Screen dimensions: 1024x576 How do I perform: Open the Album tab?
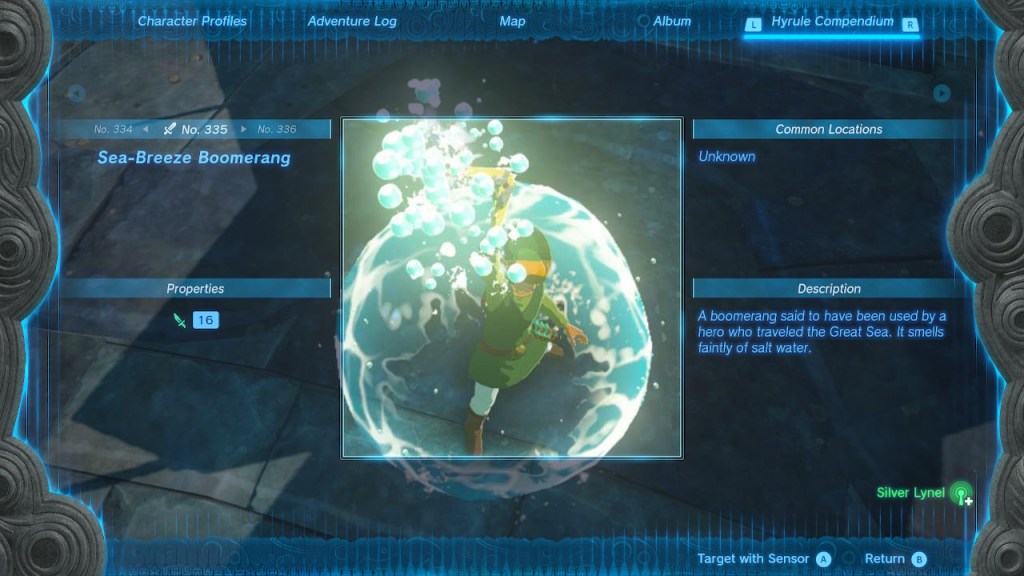point(671,21)
